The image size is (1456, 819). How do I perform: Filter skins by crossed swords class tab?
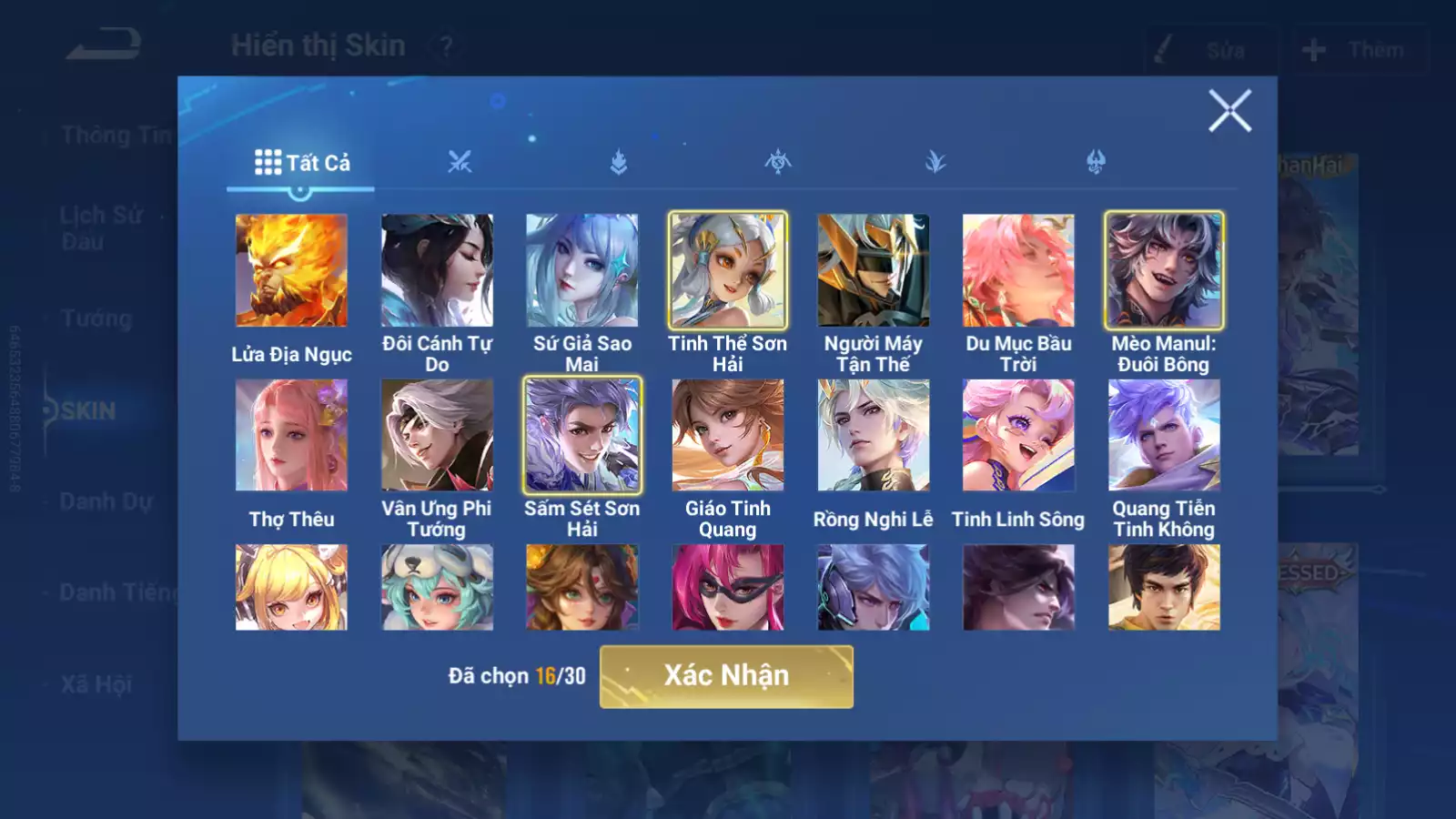point(460,163)
